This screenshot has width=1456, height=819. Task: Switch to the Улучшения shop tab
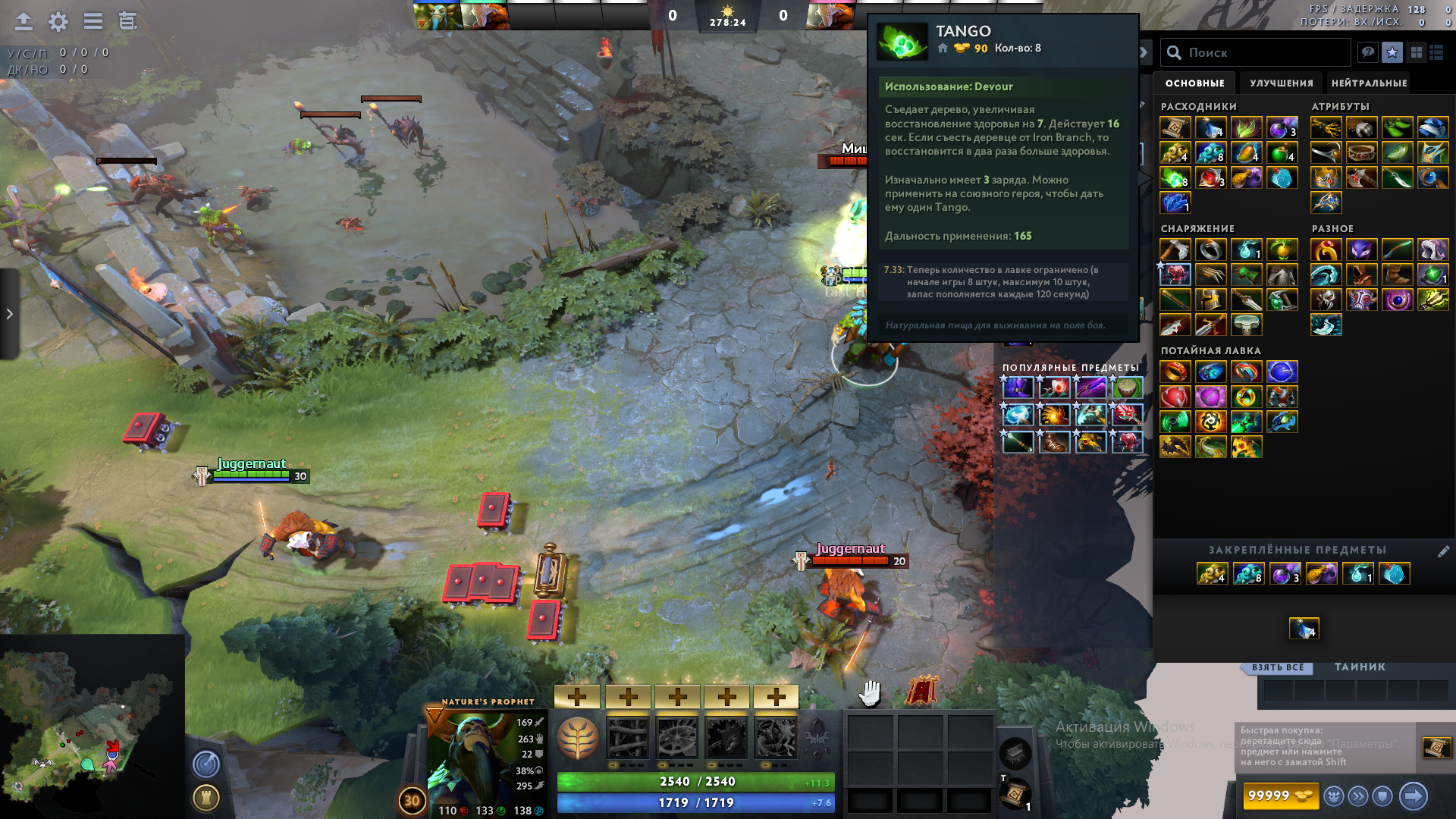pyautogui.click(x=1281, y=83)
